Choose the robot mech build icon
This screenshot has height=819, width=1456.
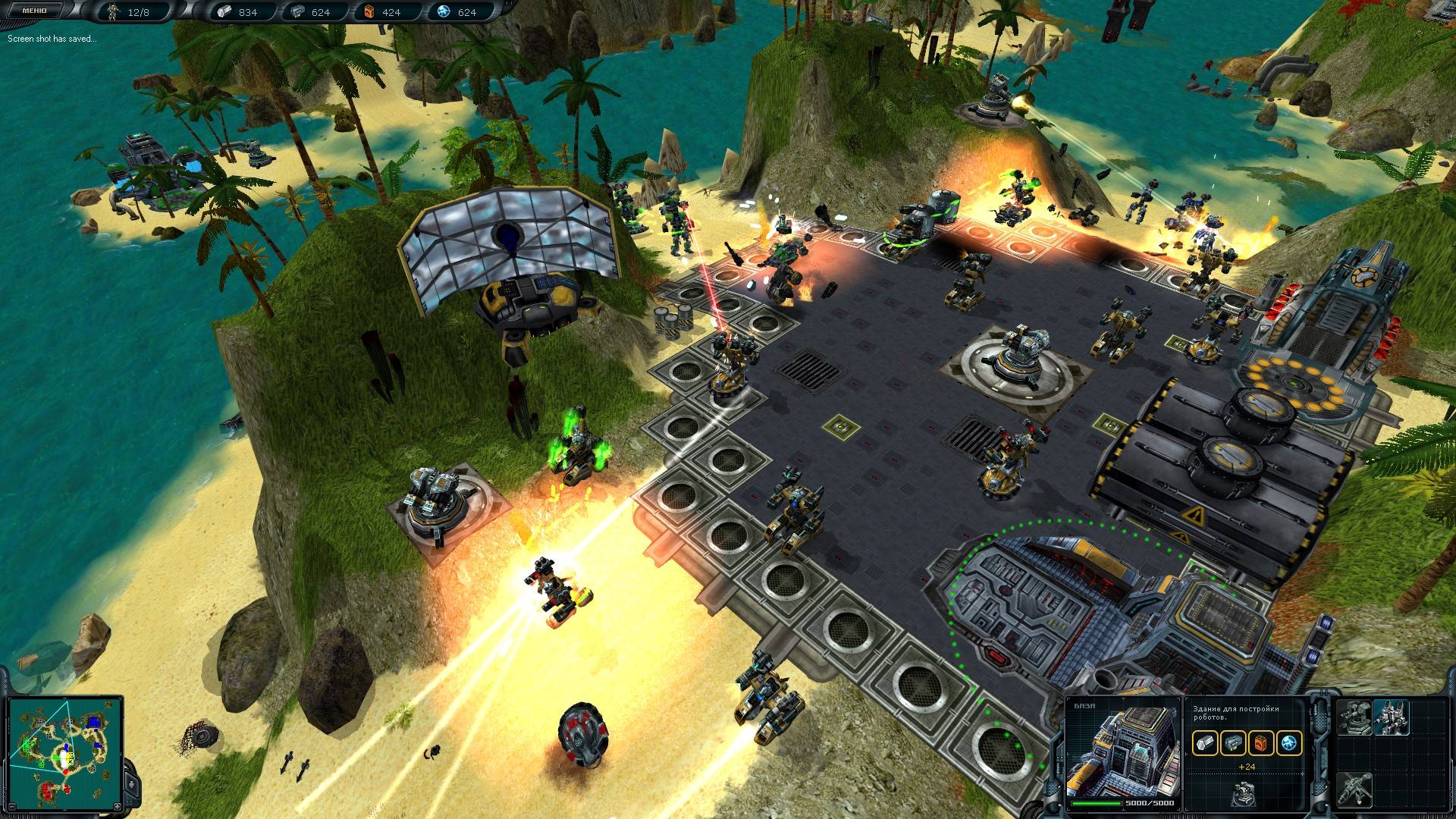pos(1392,717)
